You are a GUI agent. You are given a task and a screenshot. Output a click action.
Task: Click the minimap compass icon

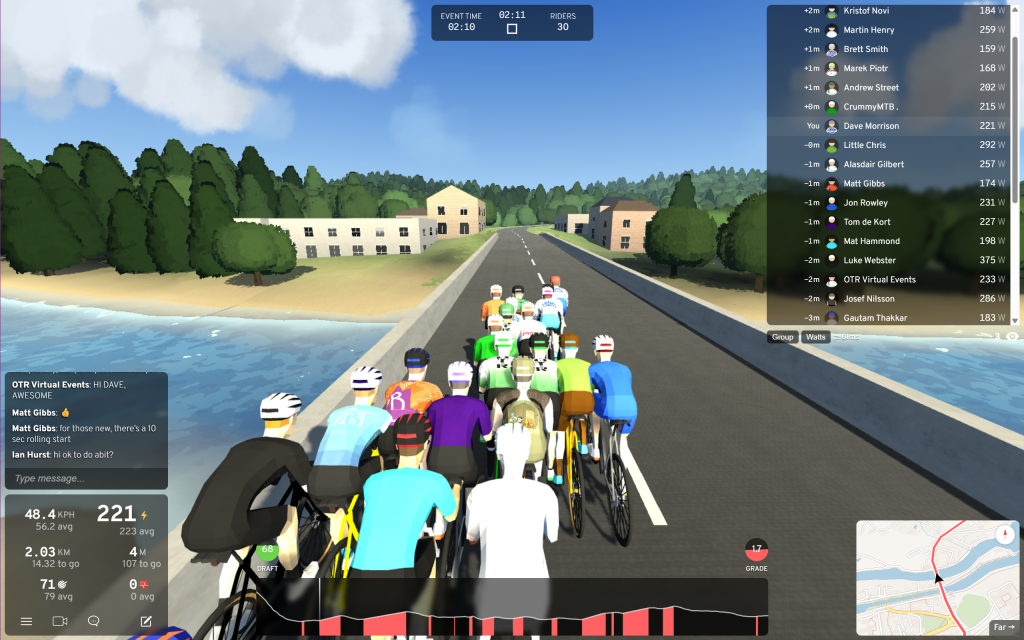[1003, 535]
